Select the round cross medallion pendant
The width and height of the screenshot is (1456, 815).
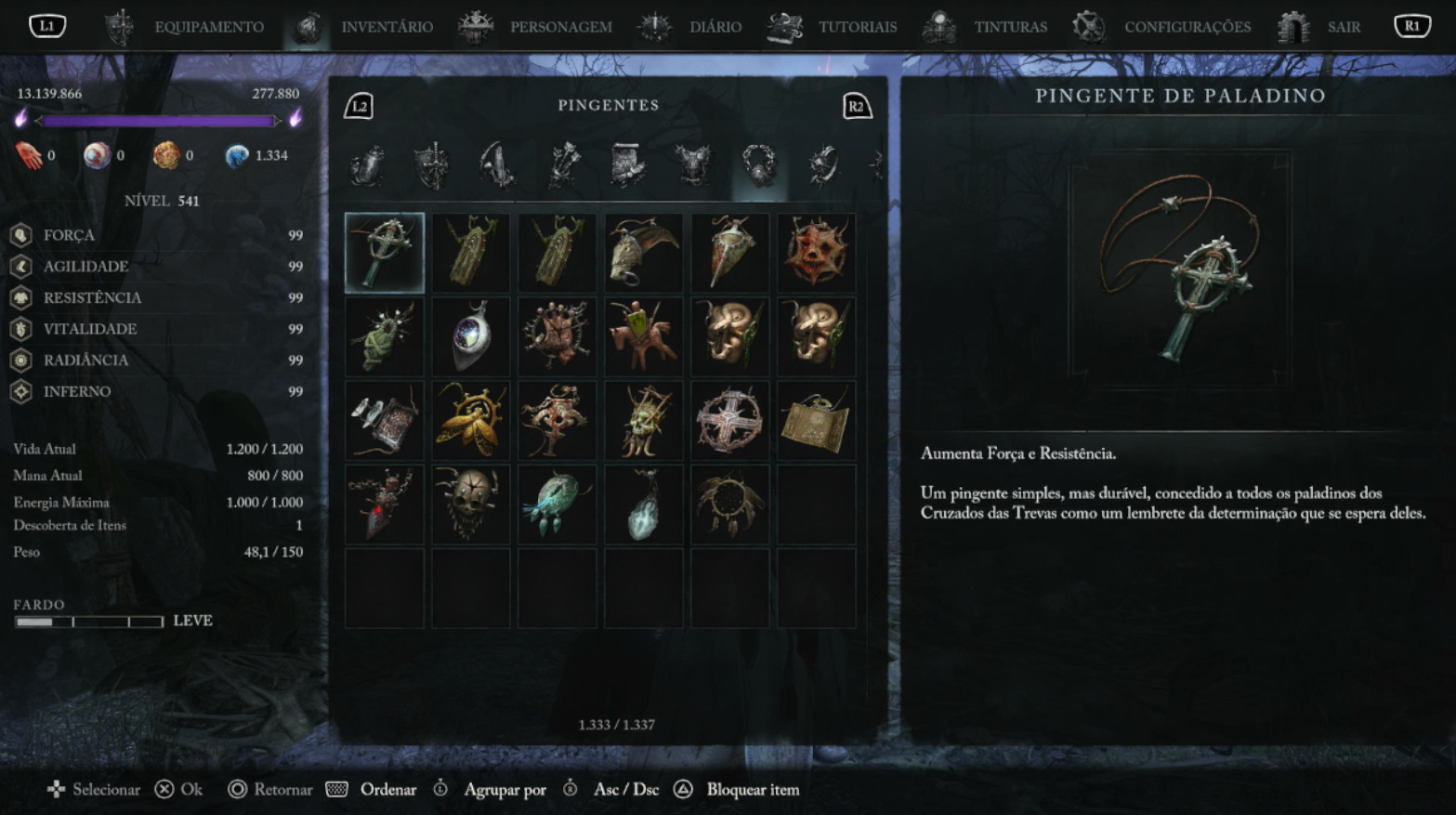729,421
